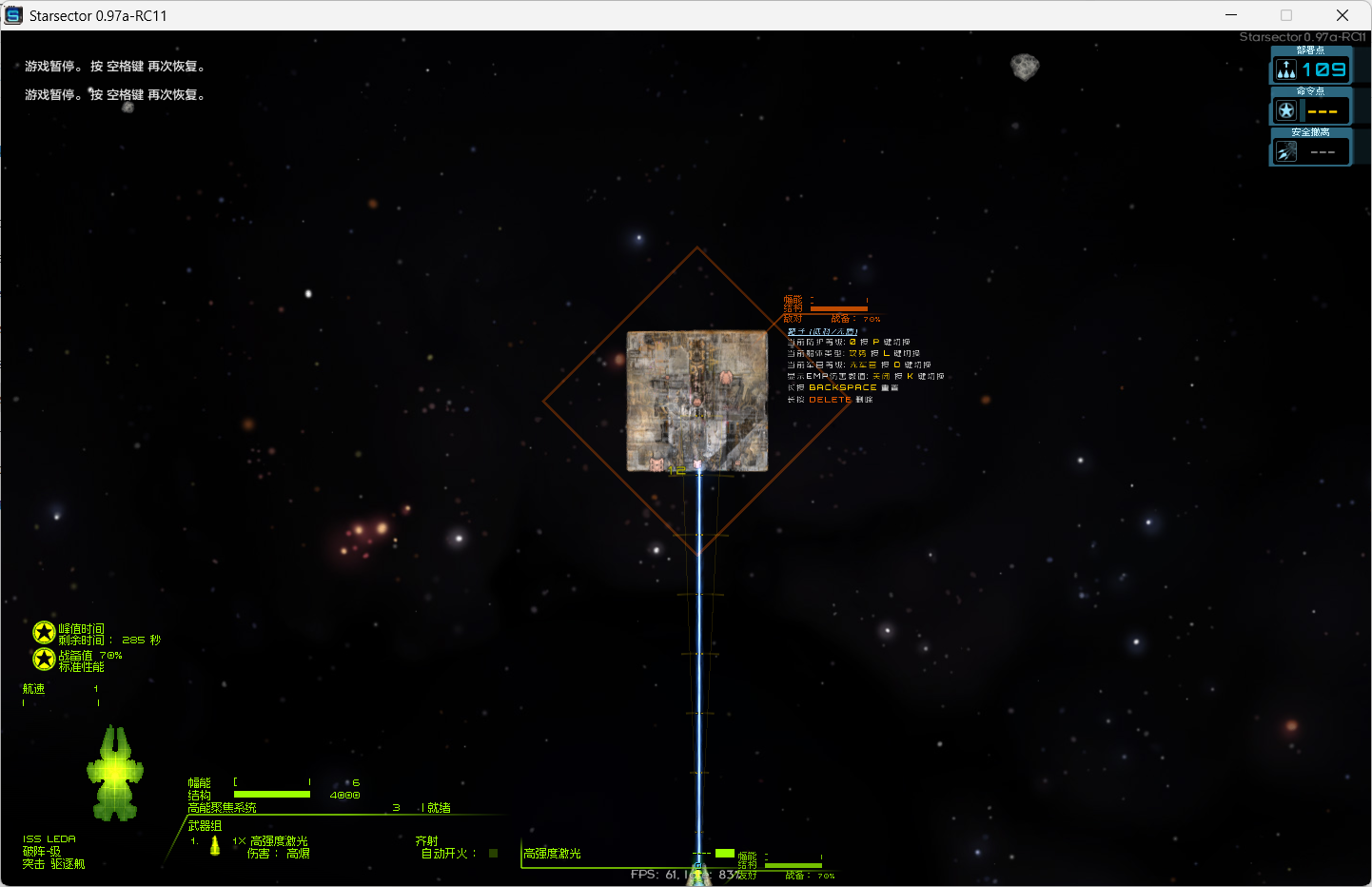Select the green ship damage silhouette
The width and height of the screenshot is (1372, 887).
tap(115, 773)
